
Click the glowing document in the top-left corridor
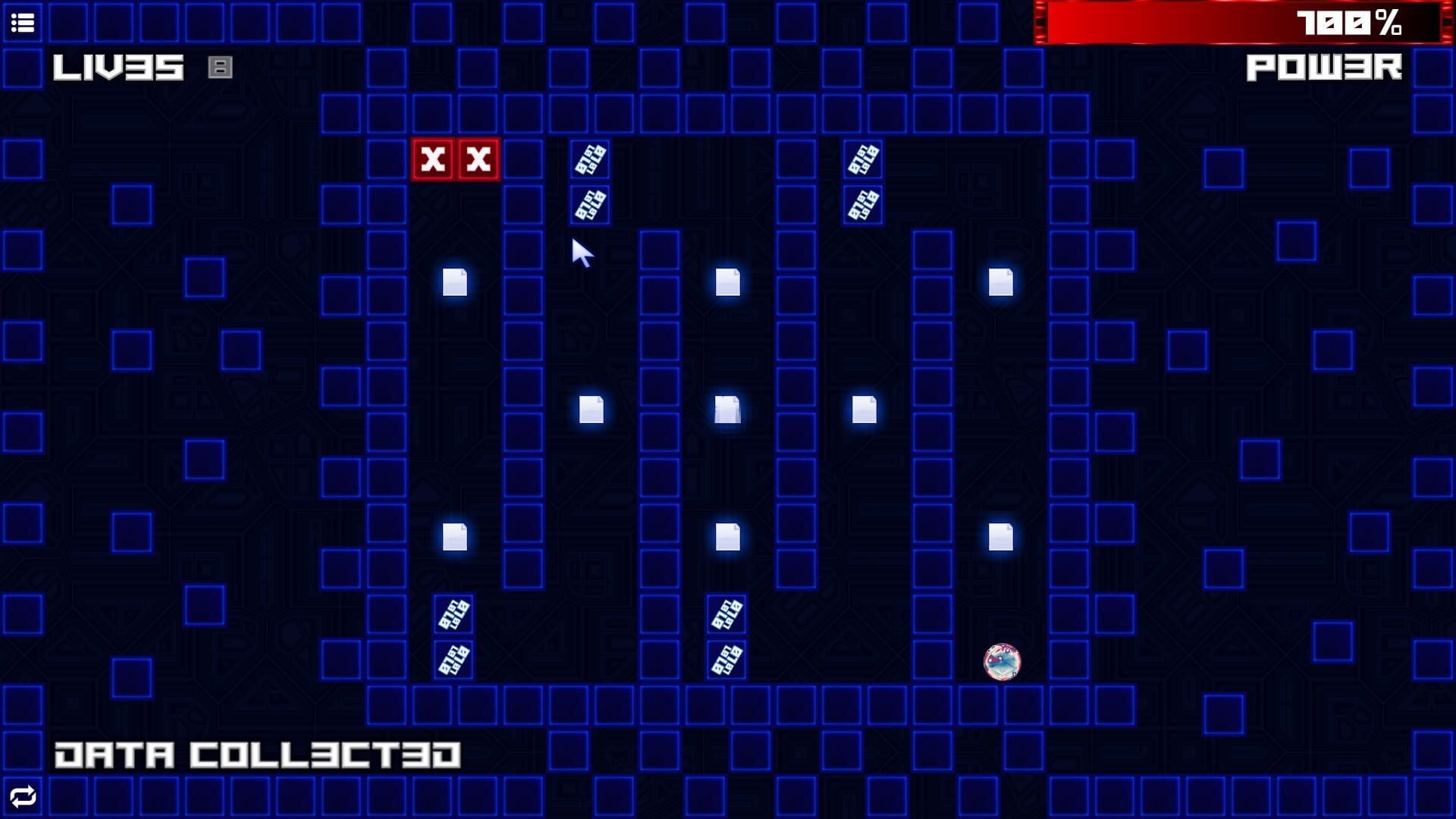coord(453,284)
